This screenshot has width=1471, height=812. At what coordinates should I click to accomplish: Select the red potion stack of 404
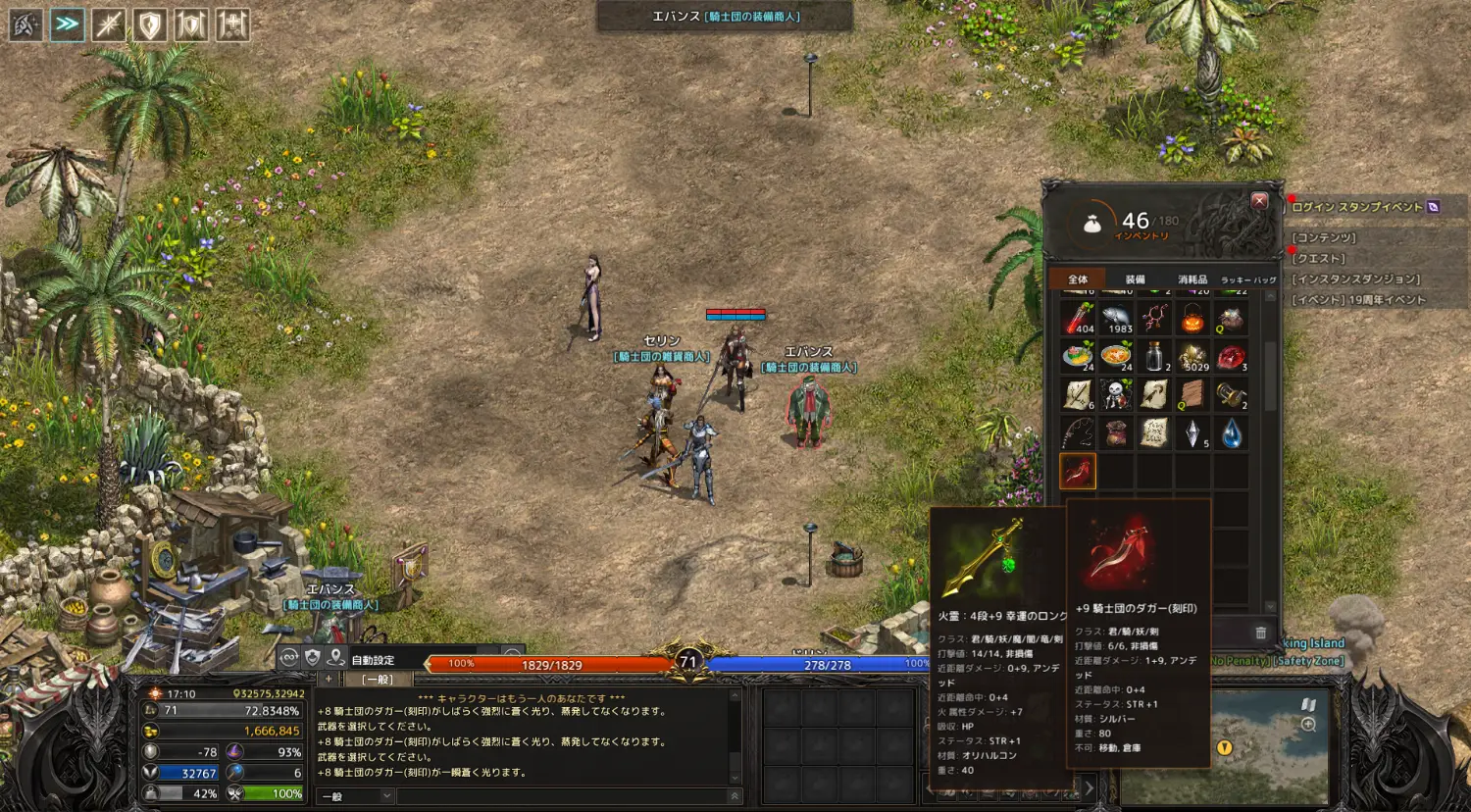pyautogui.click(x=1078, y=318)
